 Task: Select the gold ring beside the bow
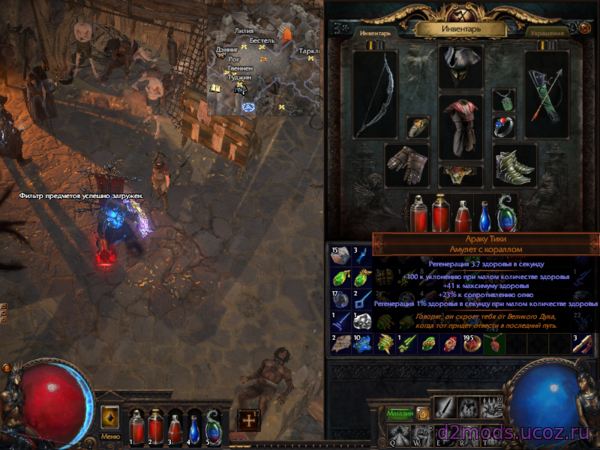coord(418,129)
